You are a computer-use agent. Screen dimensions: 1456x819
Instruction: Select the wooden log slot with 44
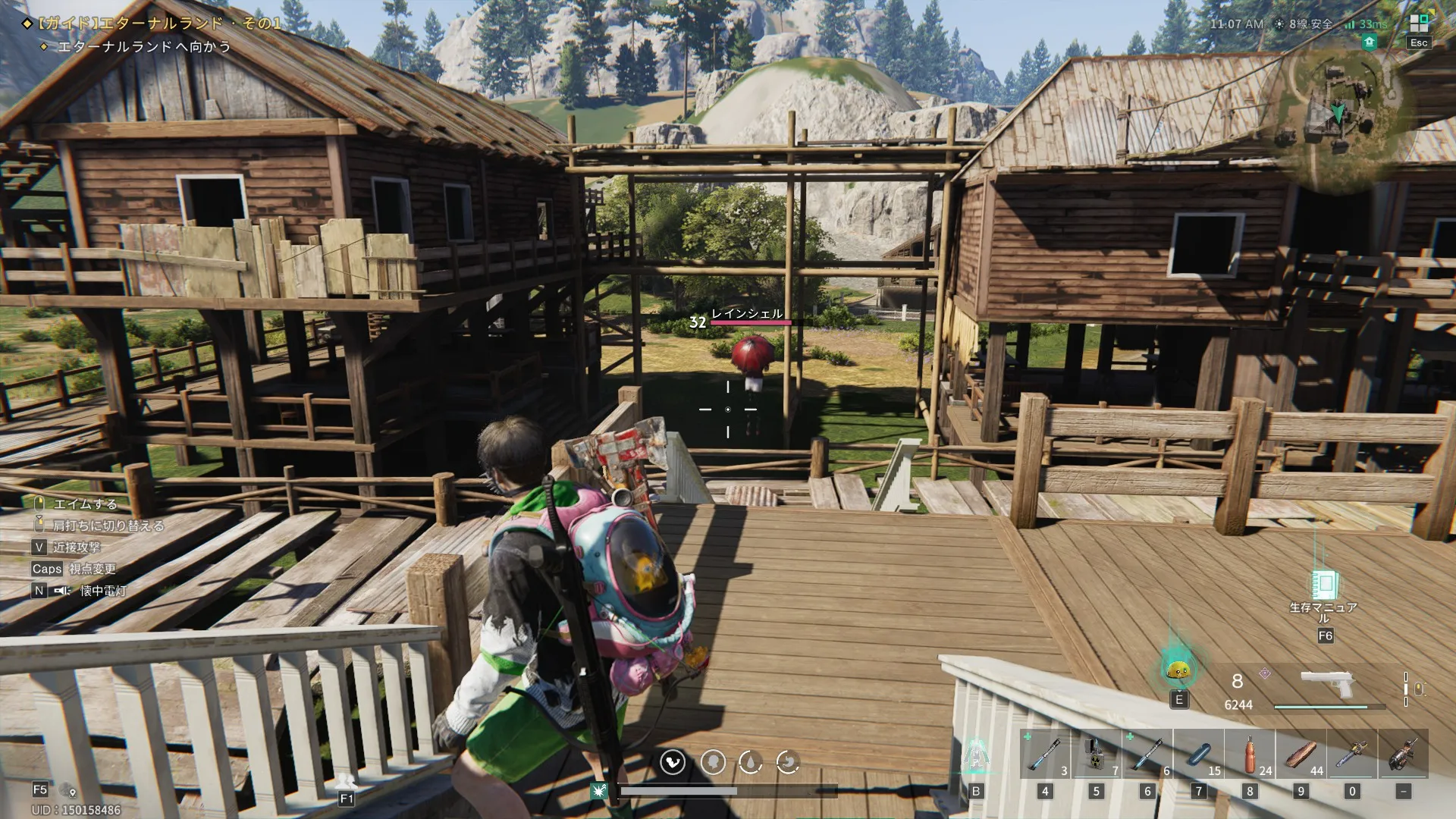(x=1301, y=755)
